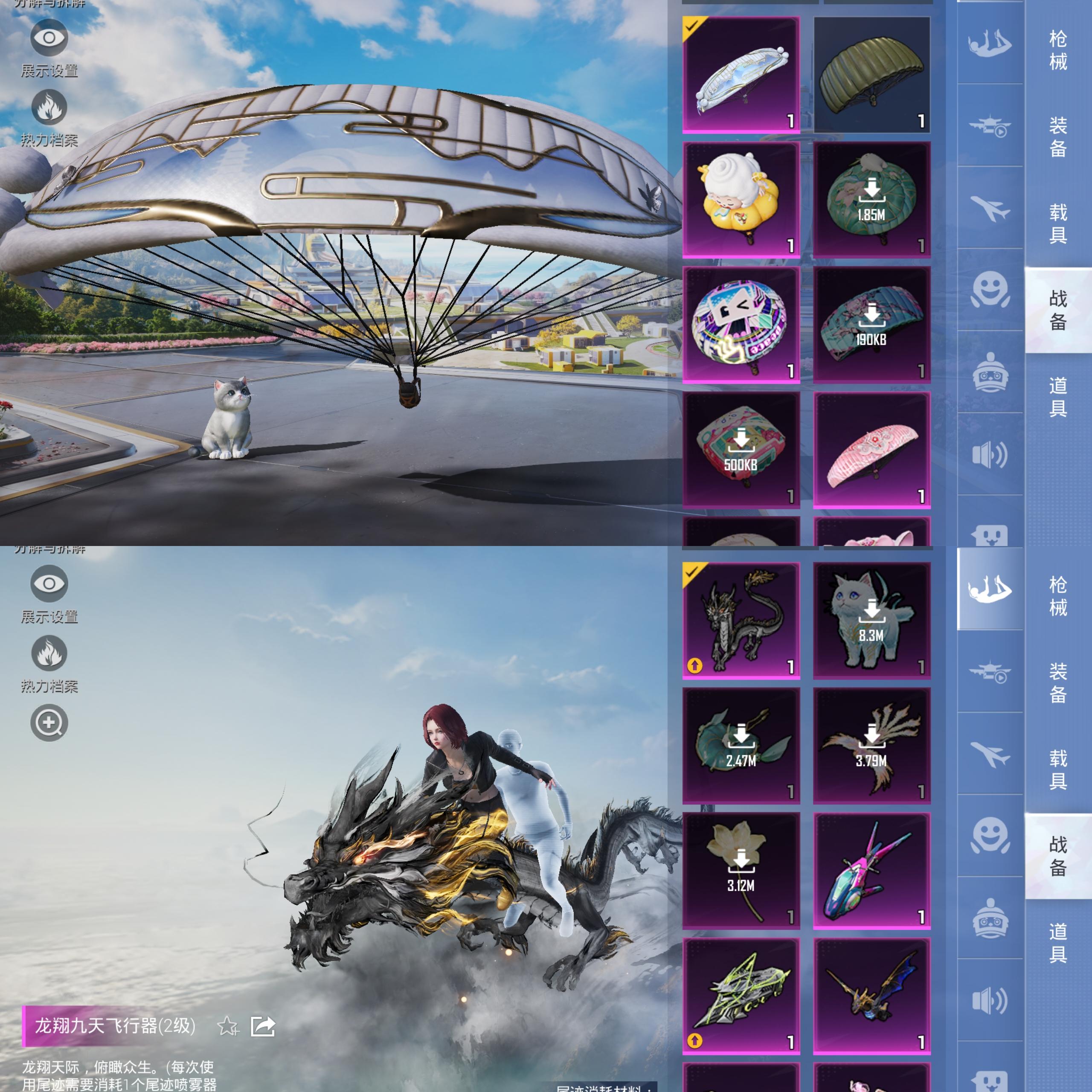This screenshot has height=1092, width=1092.
Task: Download the teal fish glider (2.47M)
Action: [x=741, y=746]
